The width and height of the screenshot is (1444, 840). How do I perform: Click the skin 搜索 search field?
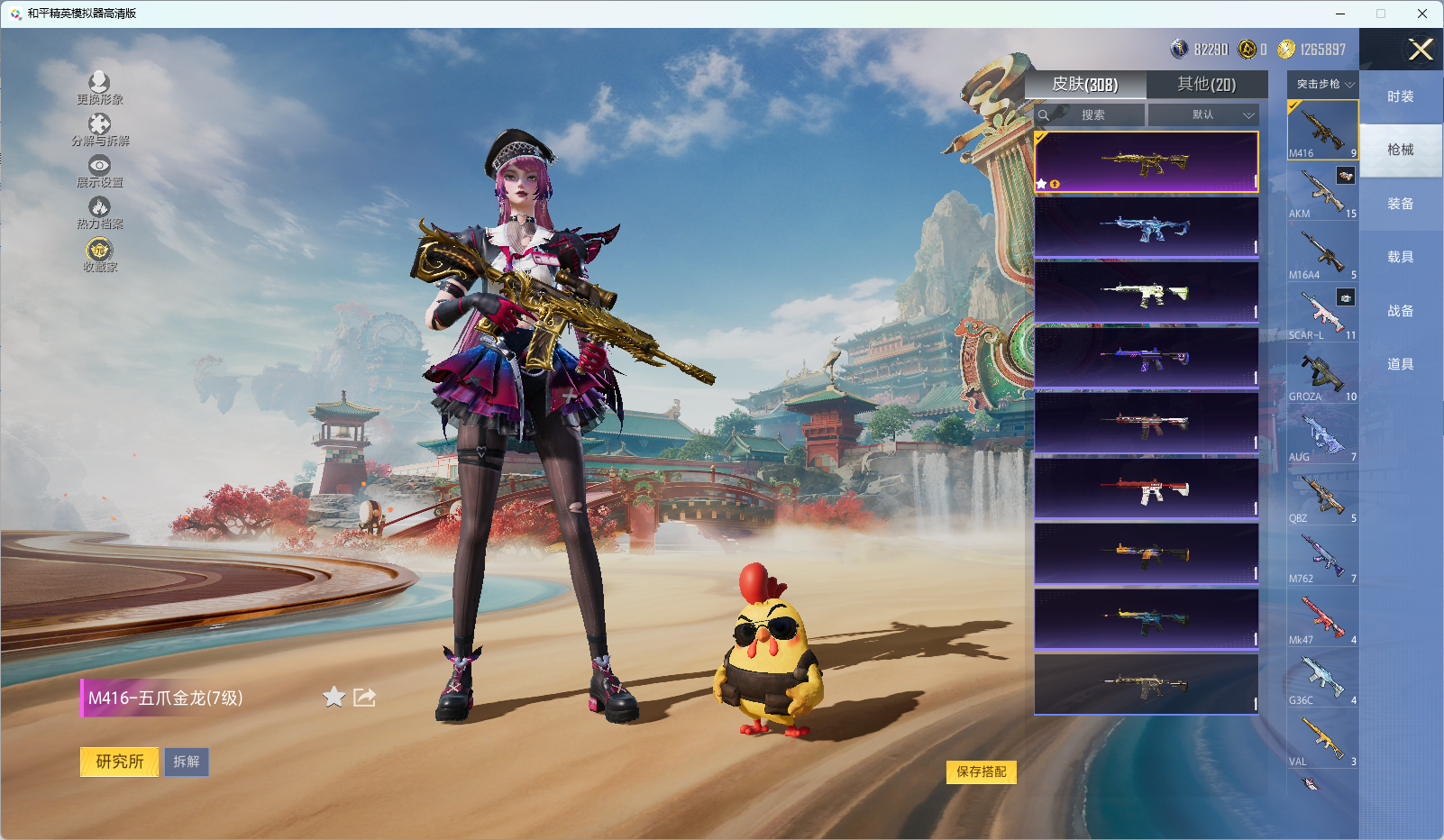1092,115
